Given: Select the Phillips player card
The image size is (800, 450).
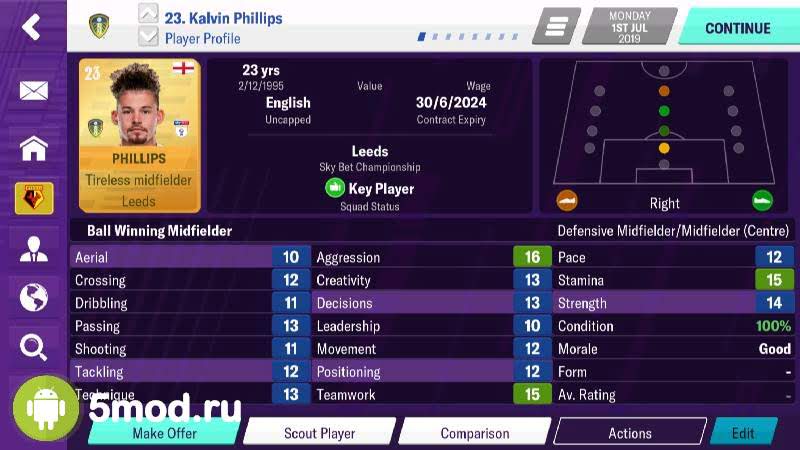Looking at the screenshot, I should click(139, 134).
